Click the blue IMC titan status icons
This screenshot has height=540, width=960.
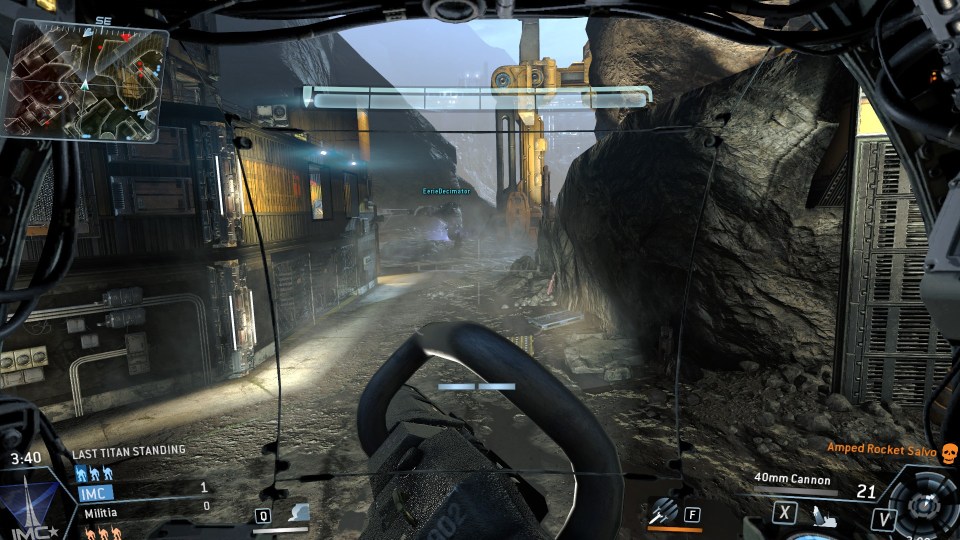pos(93,473)
